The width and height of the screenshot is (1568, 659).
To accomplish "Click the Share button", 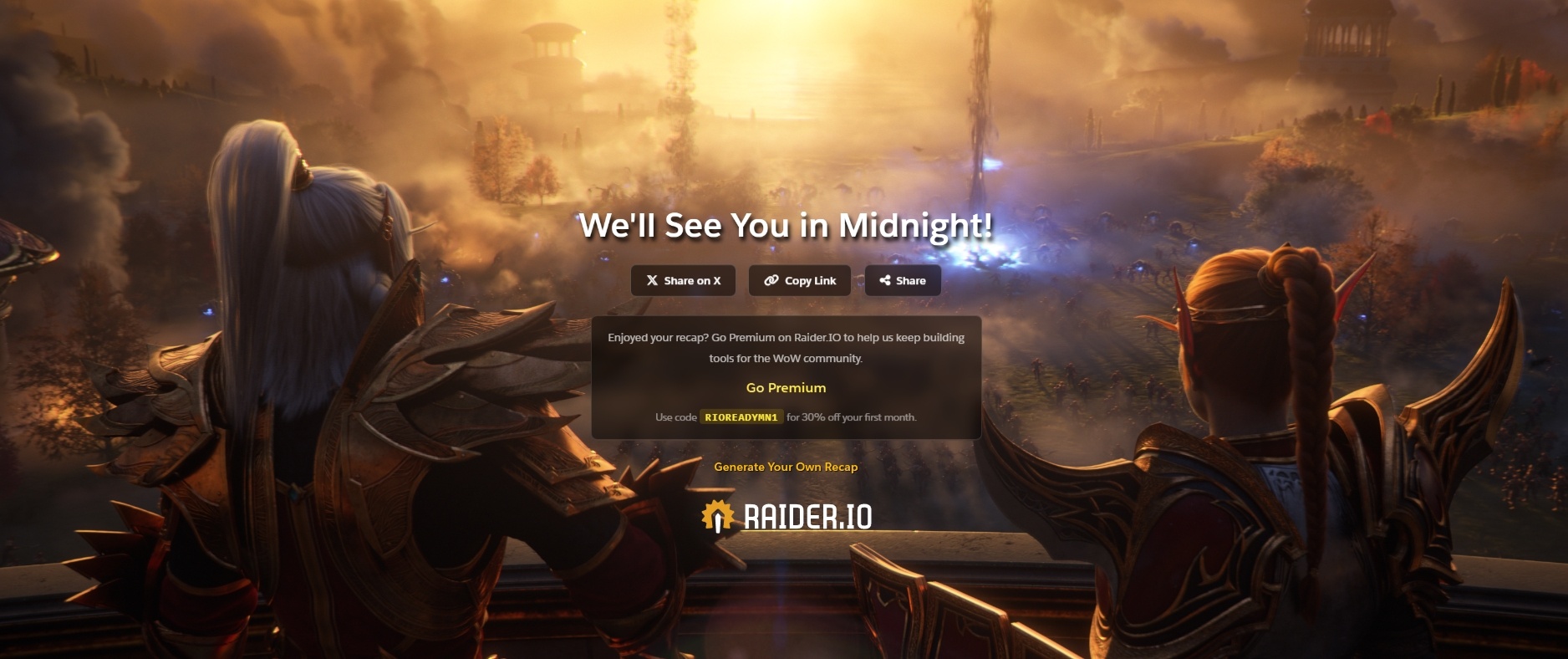I will click(902, 281).
